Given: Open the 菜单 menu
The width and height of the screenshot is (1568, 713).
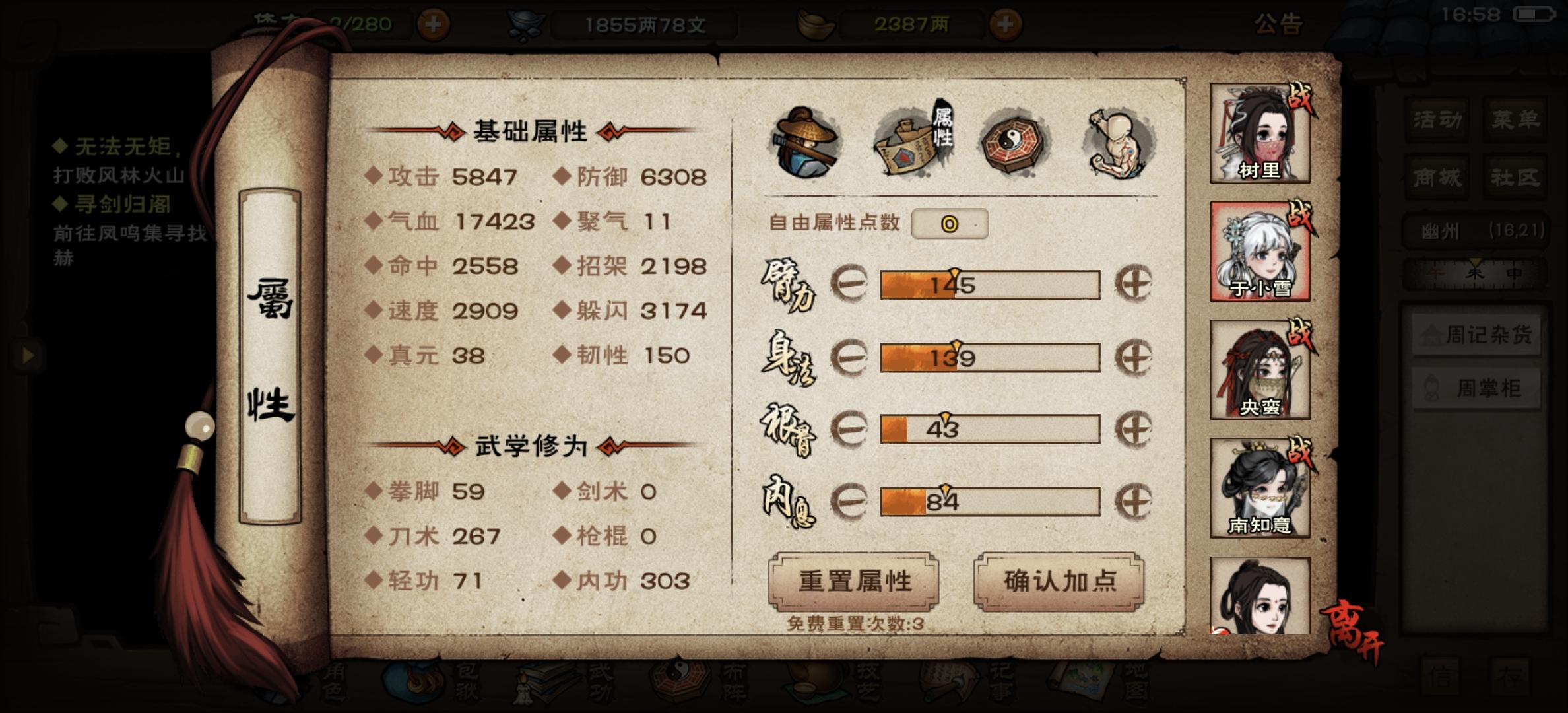Looking at the screenshot, I should coord(1518,119).
